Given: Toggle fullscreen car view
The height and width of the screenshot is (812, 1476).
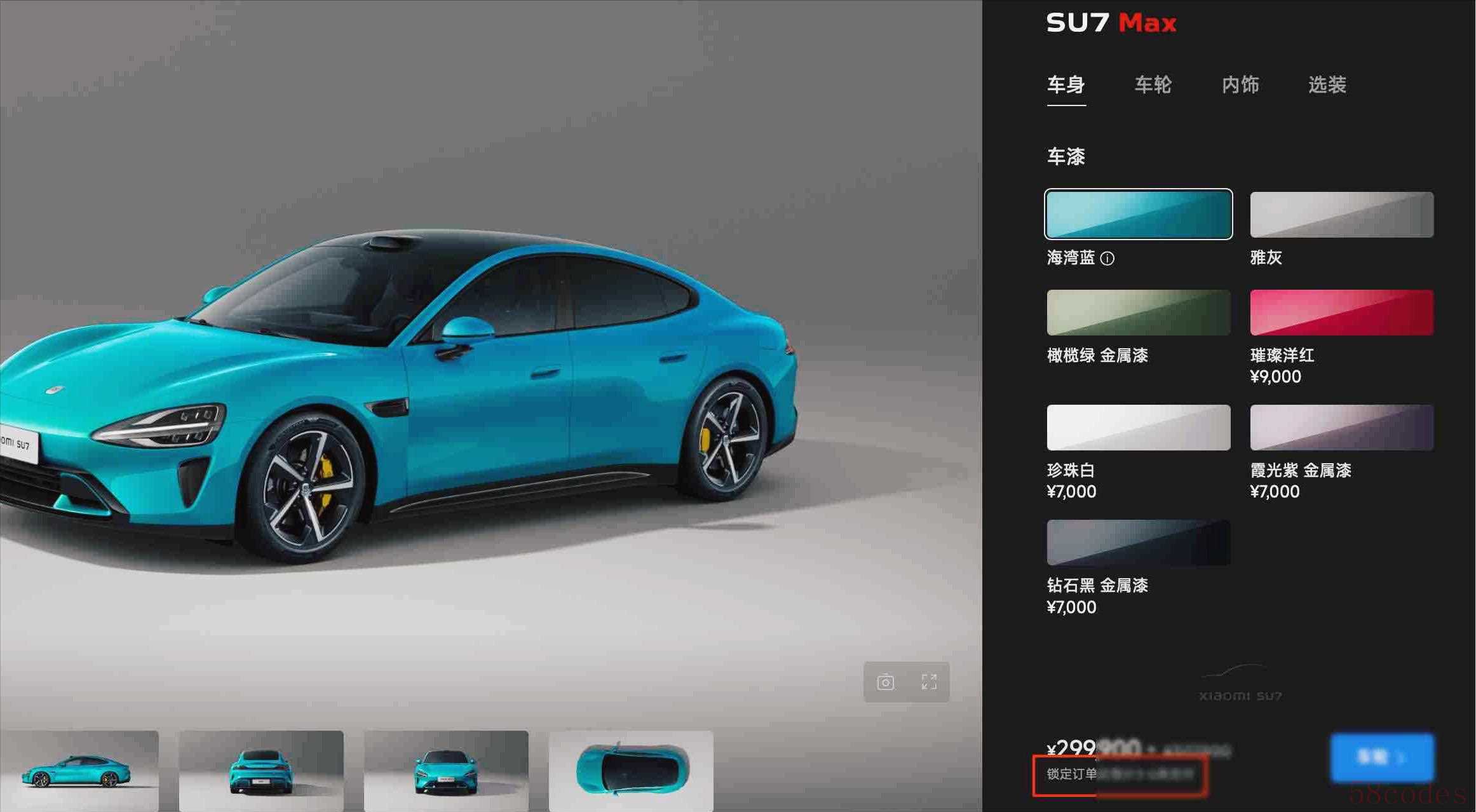Looking at the screenshot, I should (929, 682).
